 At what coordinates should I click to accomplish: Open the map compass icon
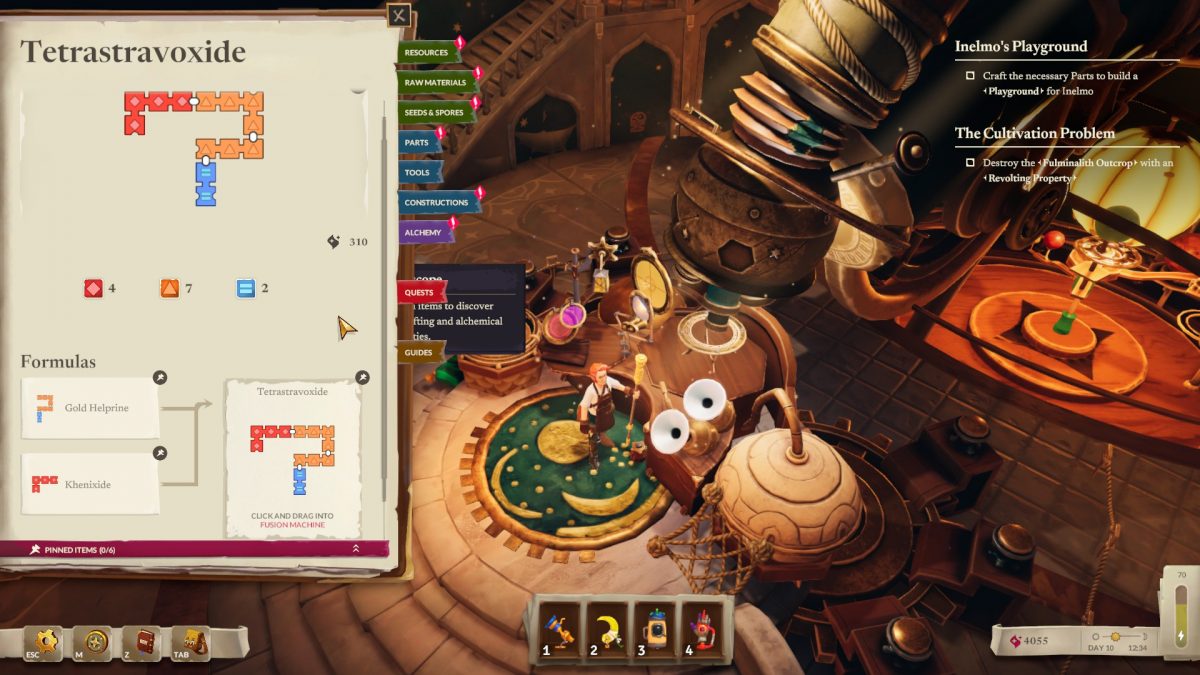click(97, 641)
